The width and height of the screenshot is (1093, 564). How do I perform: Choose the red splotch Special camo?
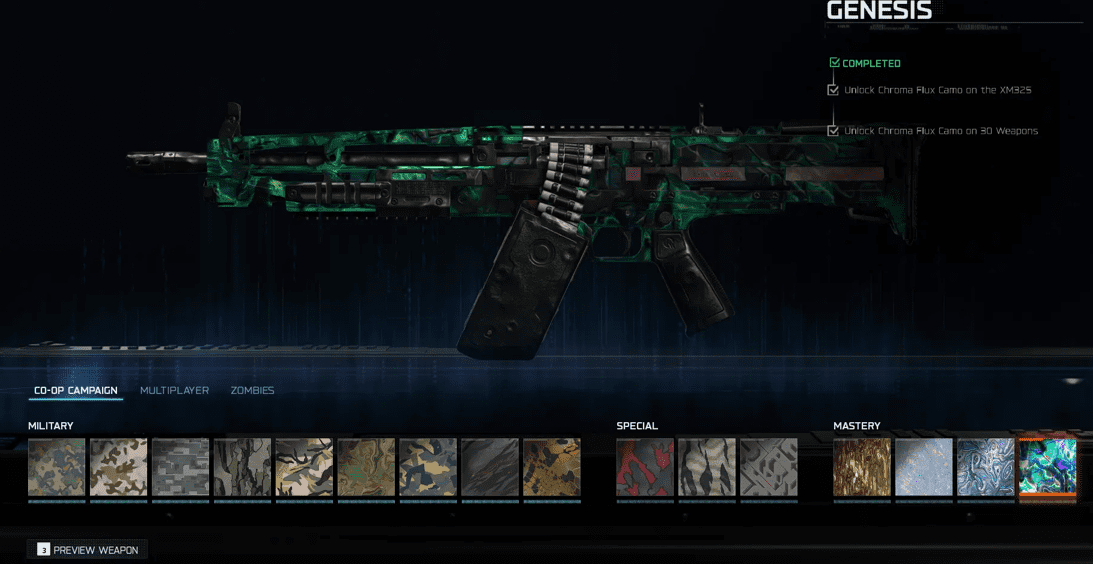645,467
